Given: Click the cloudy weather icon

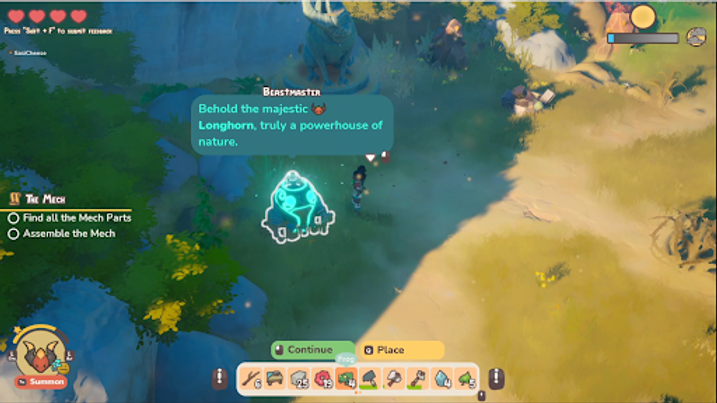Looking at the screenshot, I should pyautogui.click(x=696, y=38).
